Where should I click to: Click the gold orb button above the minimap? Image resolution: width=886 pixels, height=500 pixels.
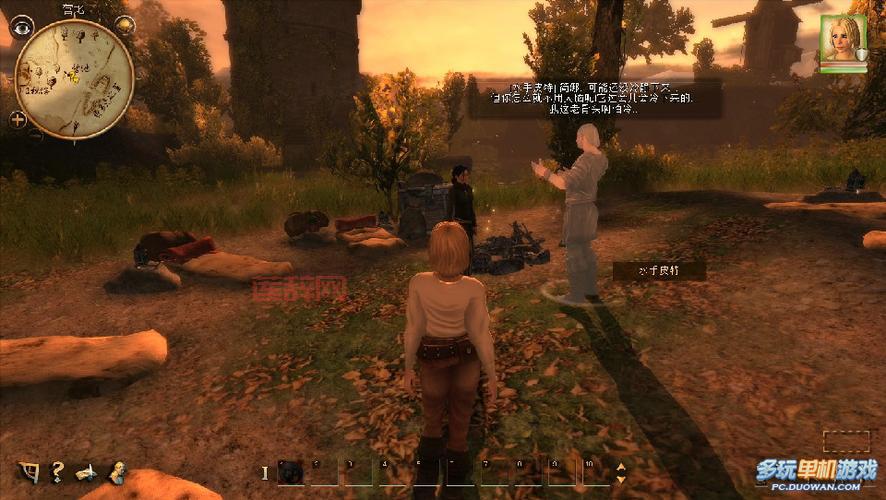coord(125,24)
